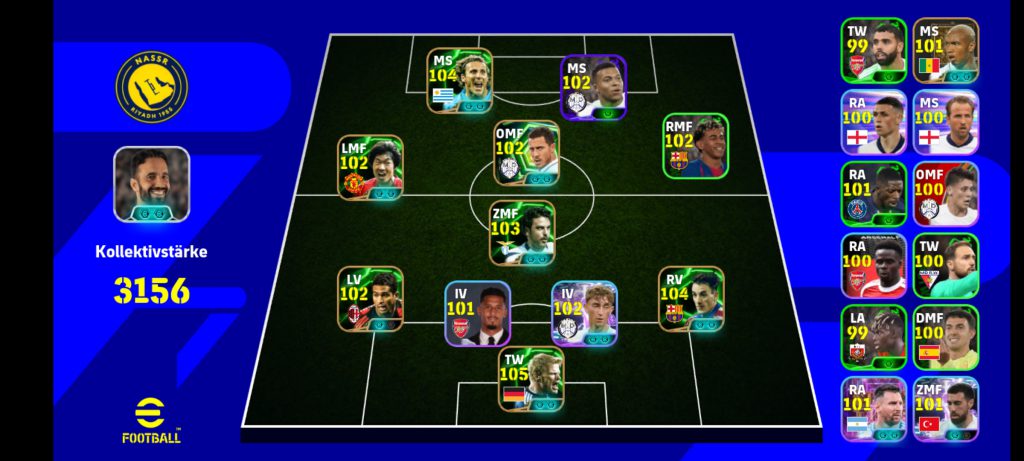
Task: Select the ZMF 101 Turkey substitute
Action: tap(945, 409)
